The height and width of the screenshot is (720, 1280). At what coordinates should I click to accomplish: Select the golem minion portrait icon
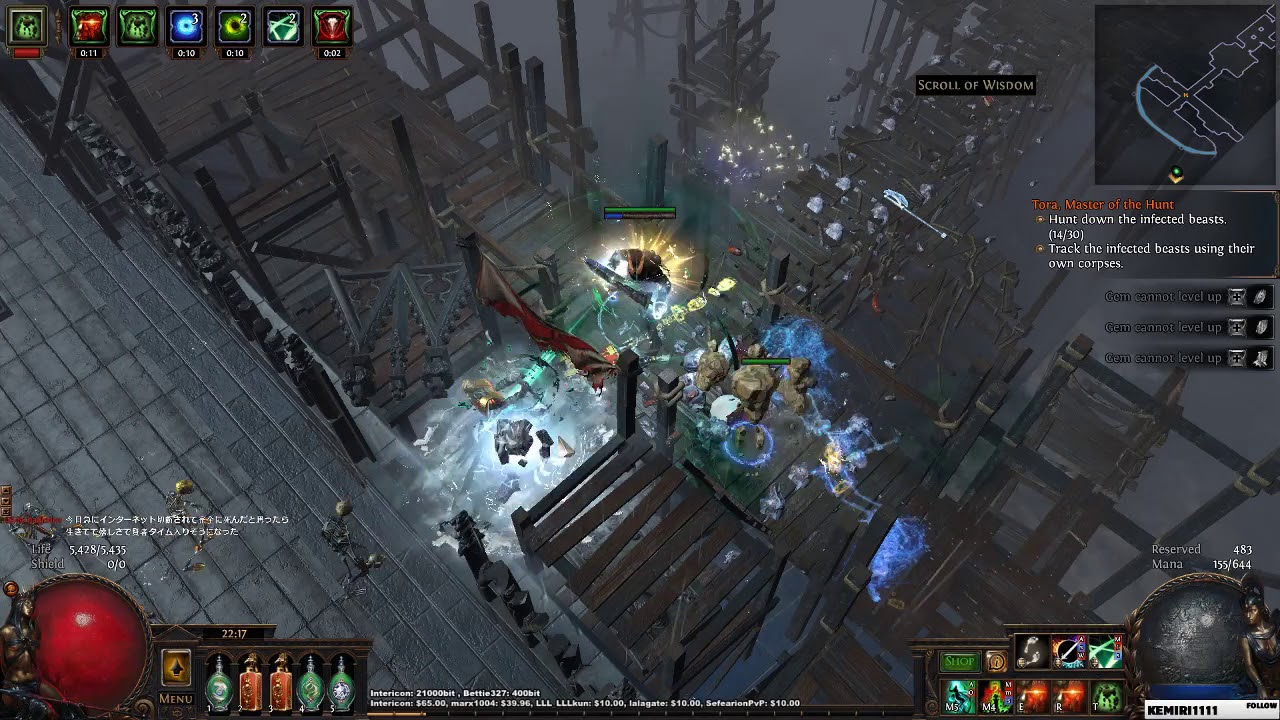(x=27, y=27)
